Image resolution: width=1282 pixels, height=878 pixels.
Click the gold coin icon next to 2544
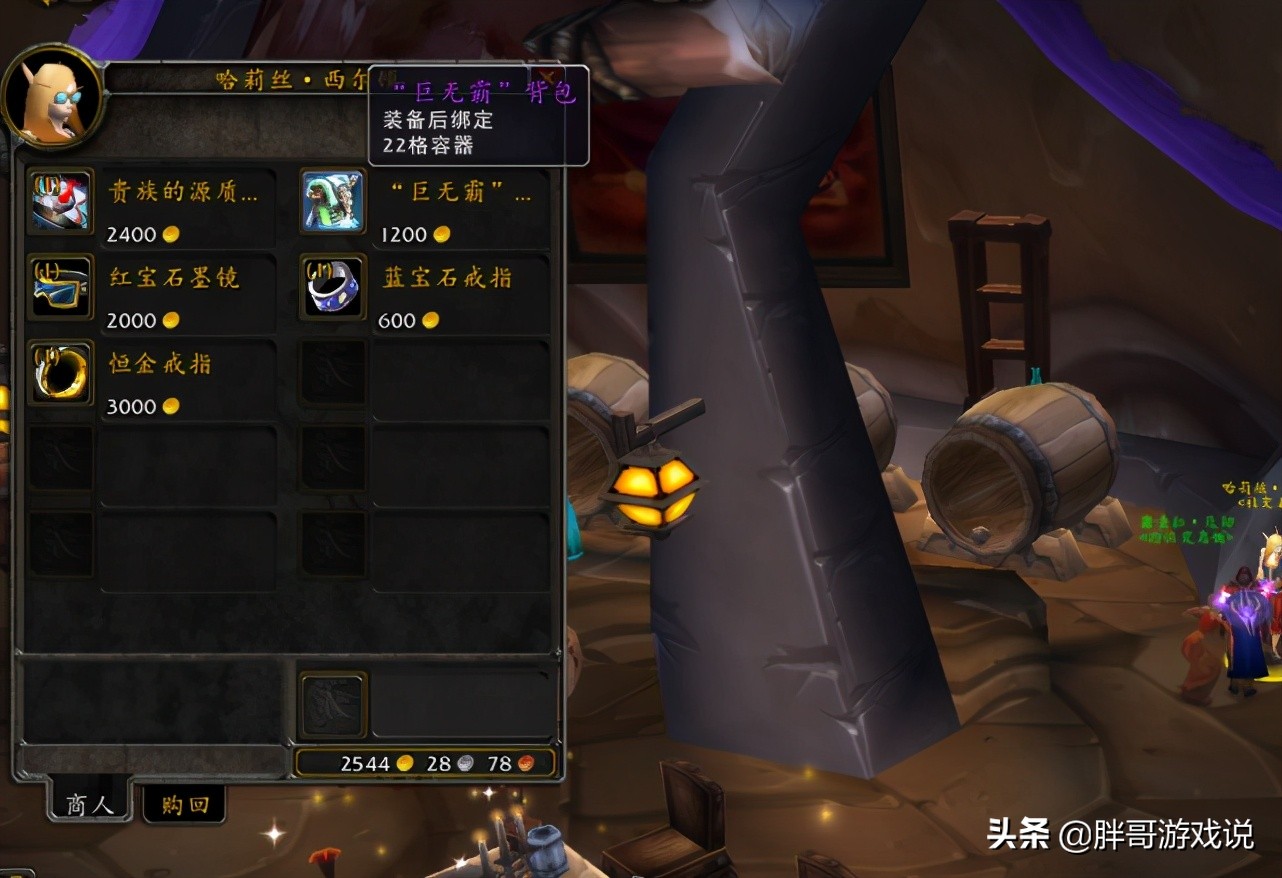[403, 763]
